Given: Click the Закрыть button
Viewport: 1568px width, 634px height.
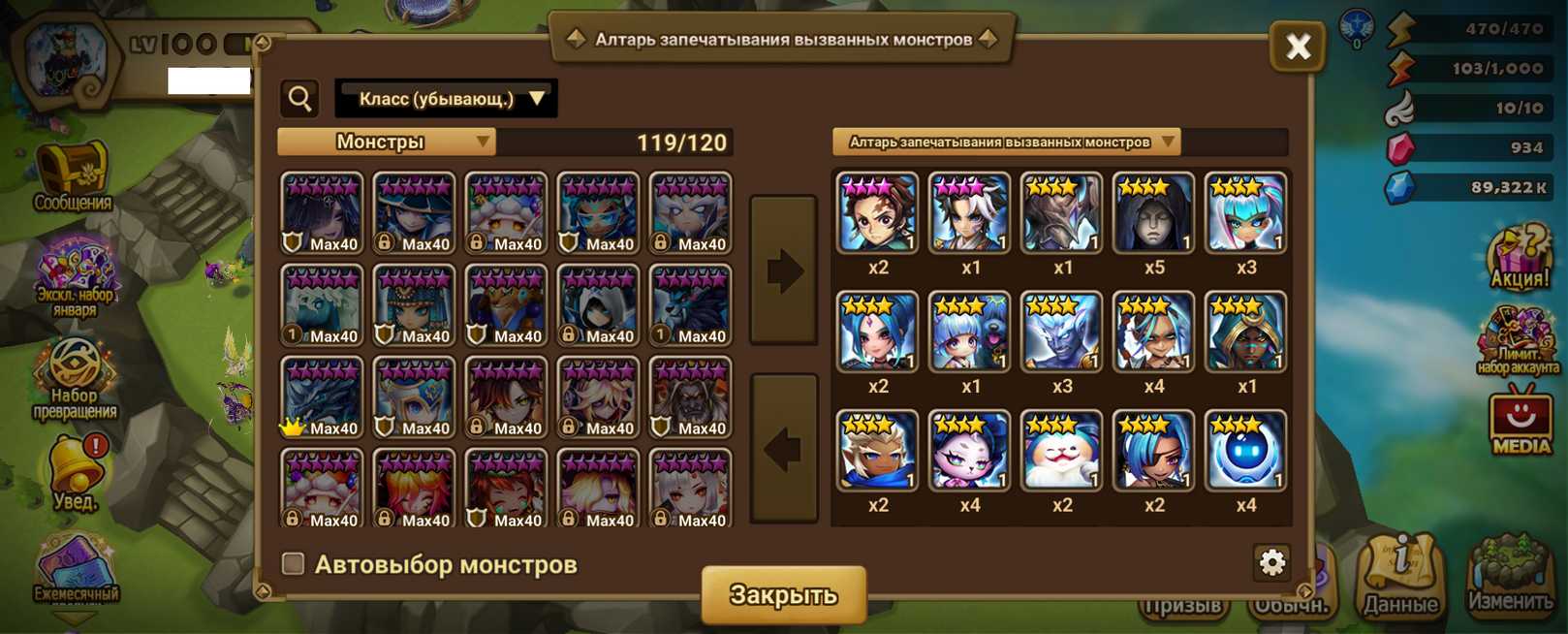Looking at the screenshot, I should (x=783, y=594).
